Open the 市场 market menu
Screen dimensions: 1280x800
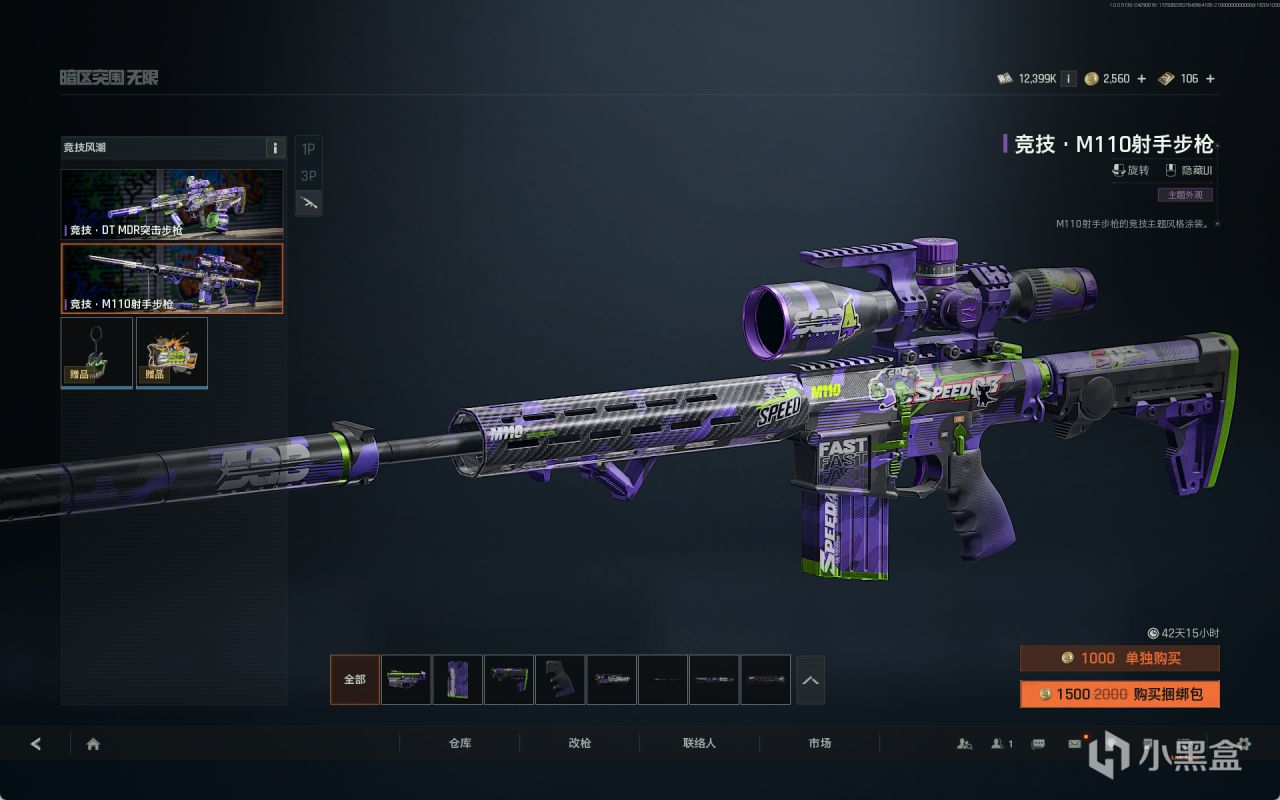tap(820, 744)
